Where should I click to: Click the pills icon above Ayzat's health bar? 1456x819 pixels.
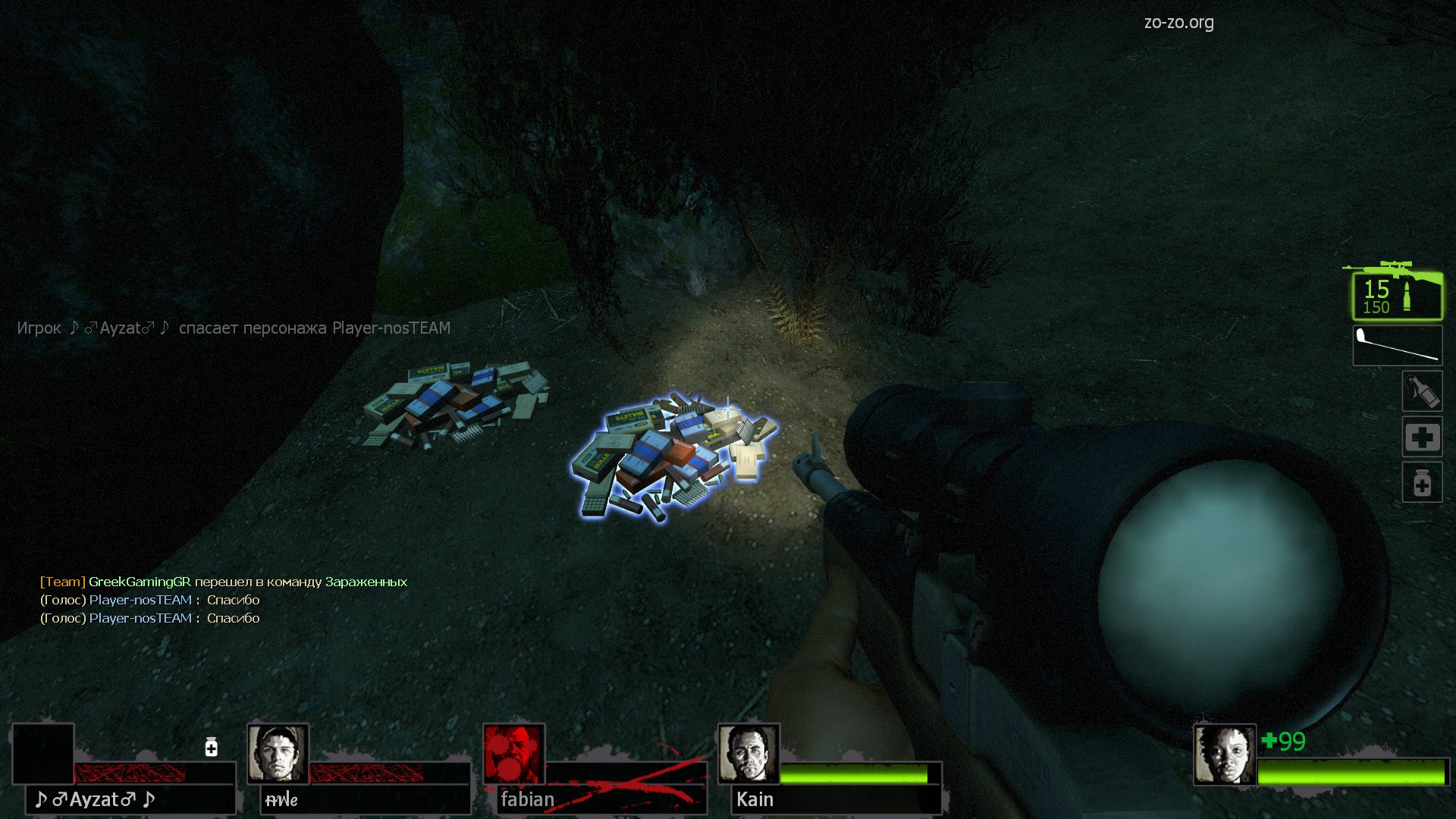(212, 748)
